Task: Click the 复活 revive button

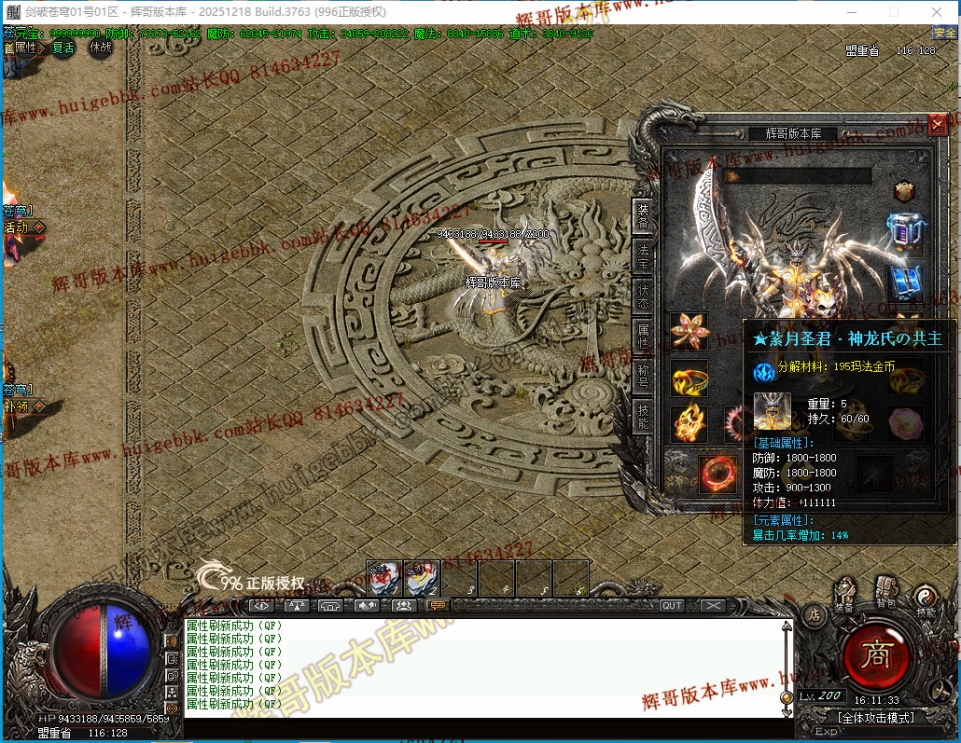Action: point(64,47)
